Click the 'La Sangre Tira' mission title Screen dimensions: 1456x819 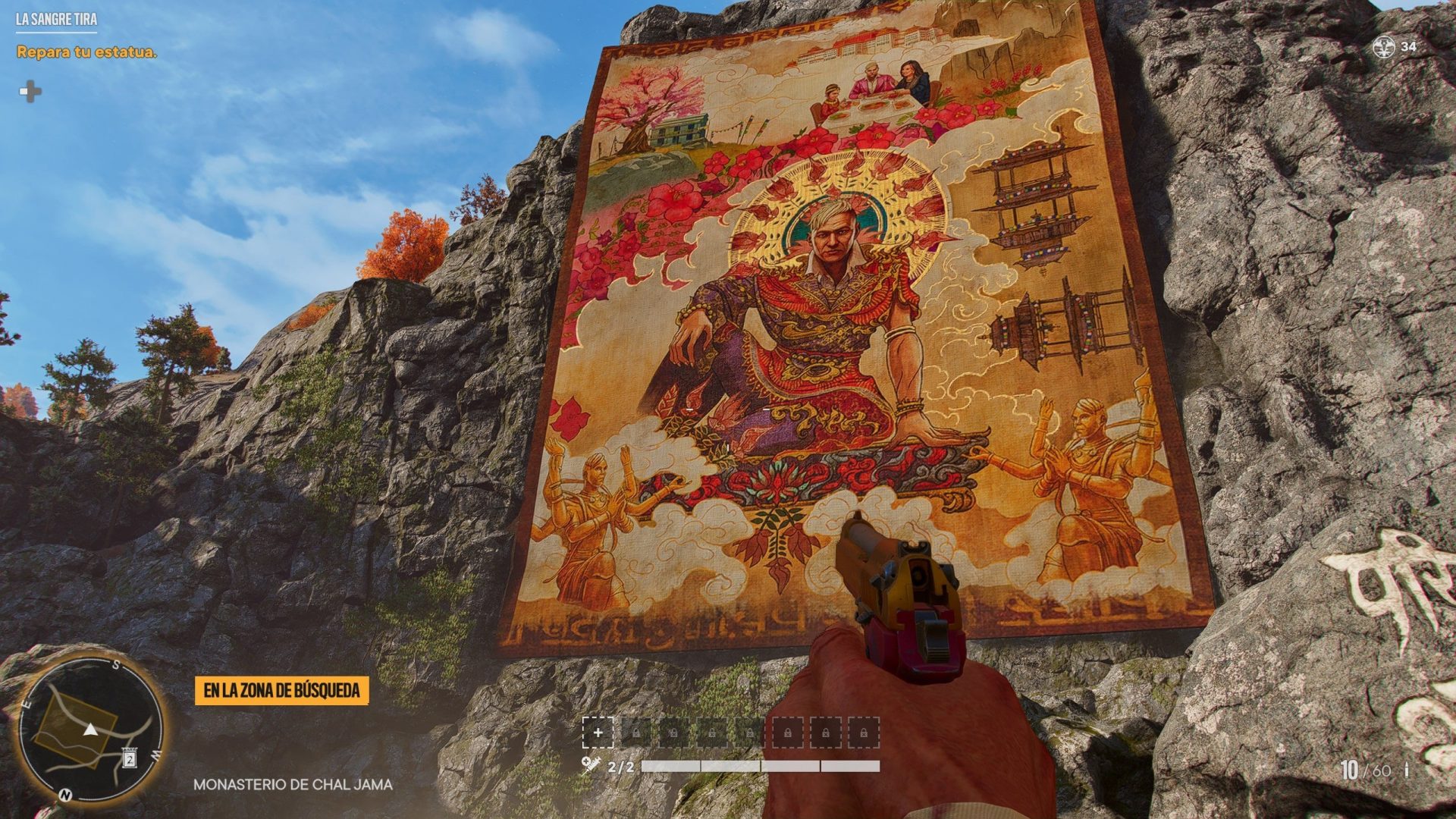click(56, 19)
